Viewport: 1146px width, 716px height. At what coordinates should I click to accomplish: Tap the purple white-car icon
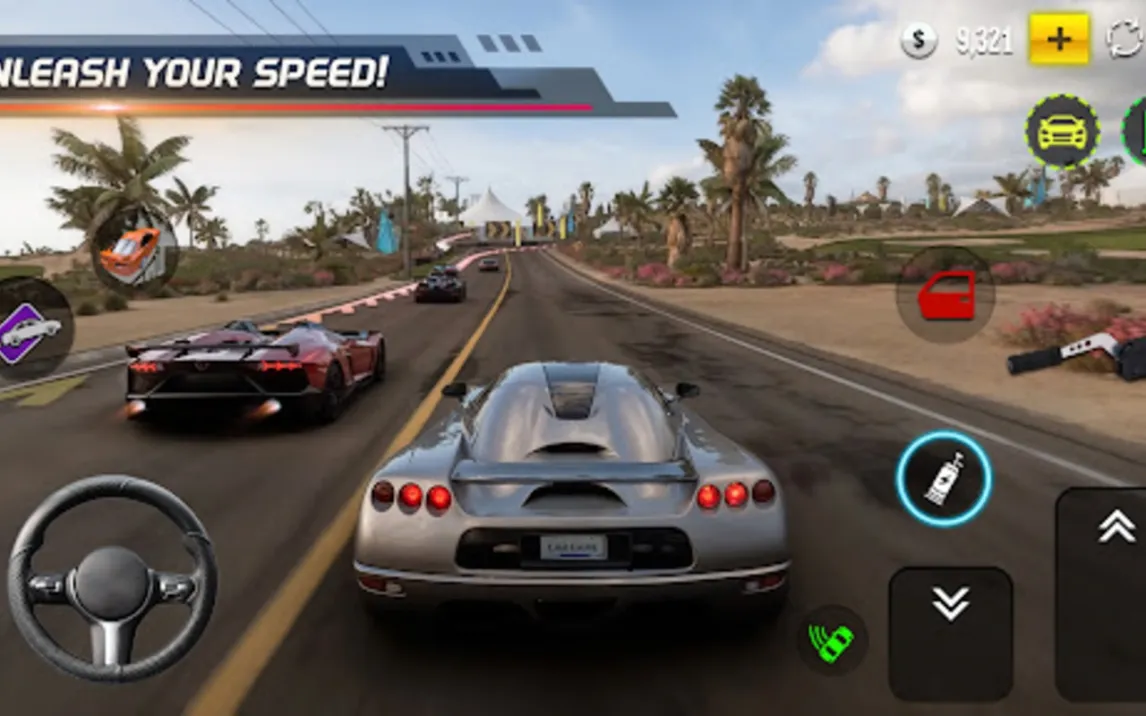pos(30,330)
